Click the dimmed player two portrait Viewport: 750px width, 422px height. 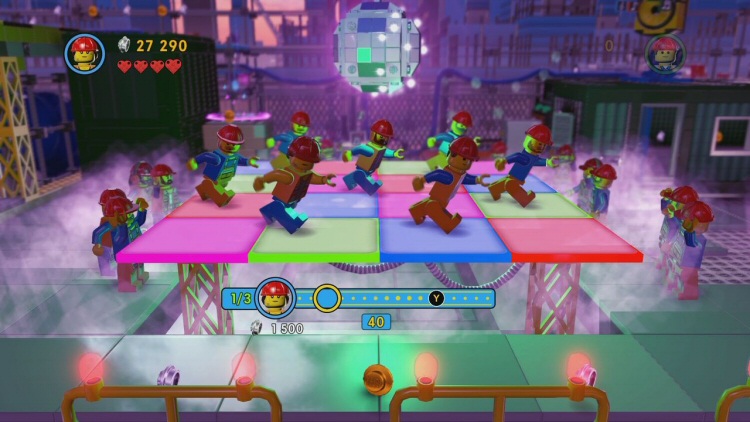click(665, 54)
